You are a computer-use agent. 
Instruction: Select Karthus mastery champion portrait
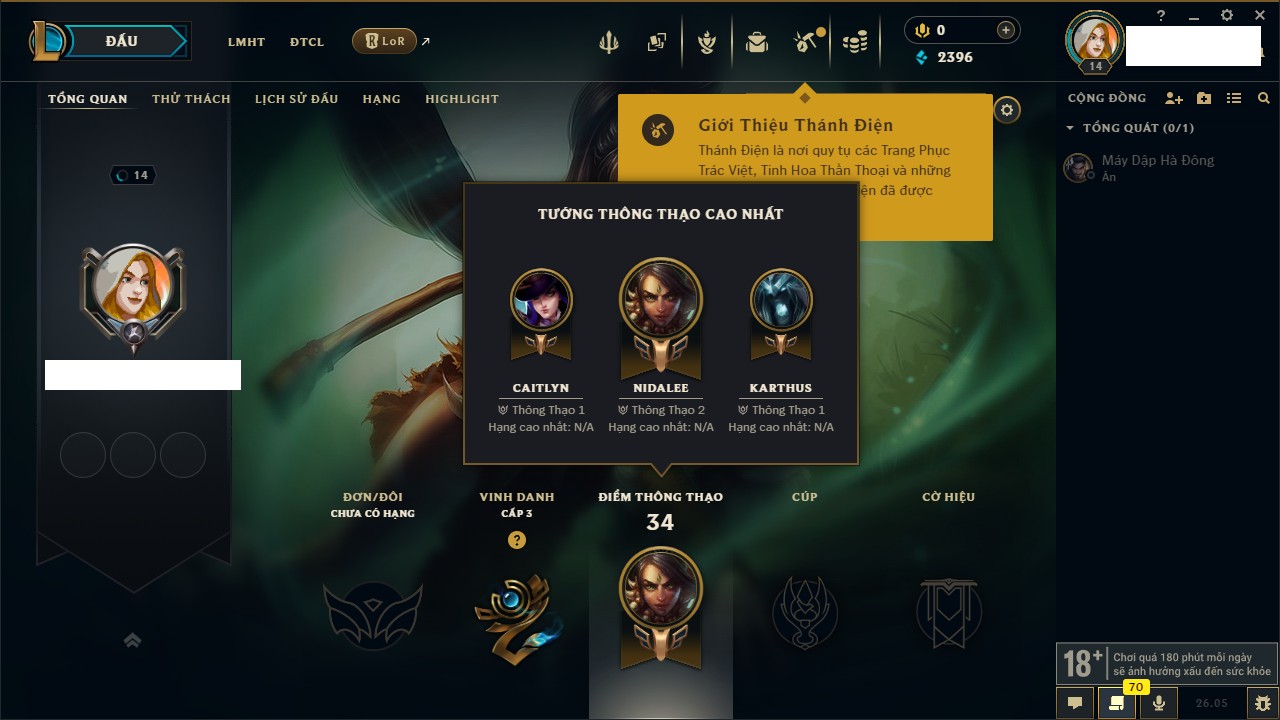[x=781, y=300]
